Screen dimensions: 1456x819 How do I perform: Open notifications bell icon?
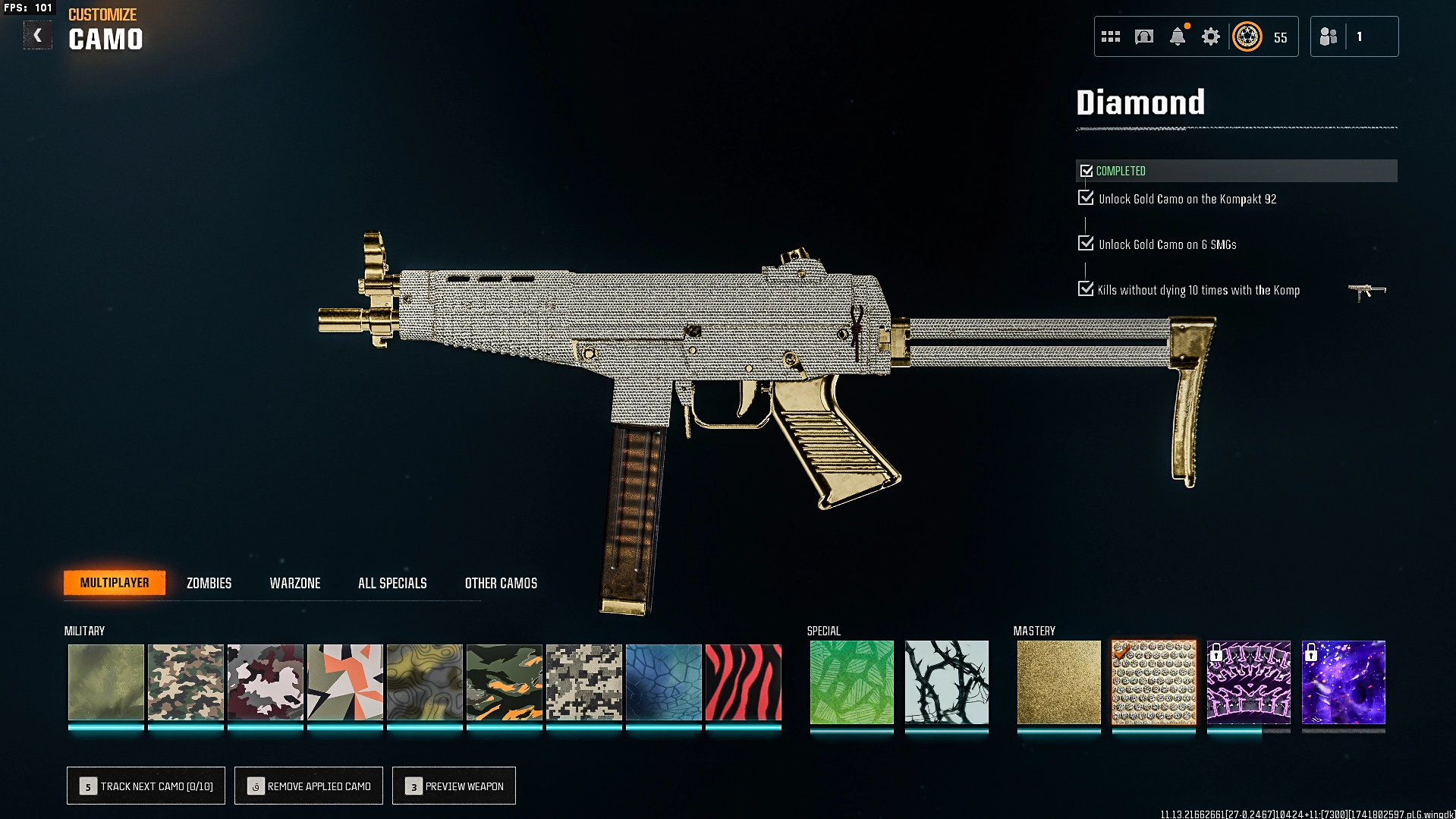pyautogui.click(x=1177, y=36)
